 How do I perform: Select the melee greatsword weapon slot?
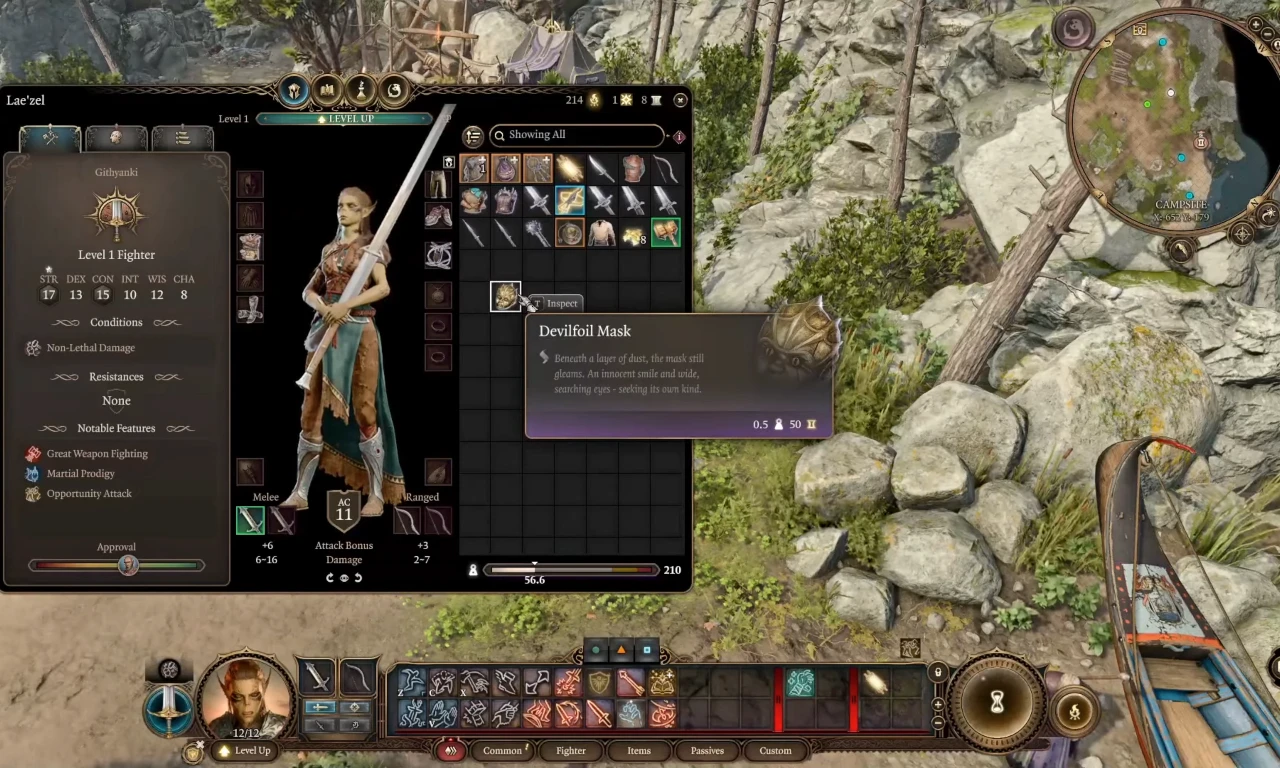(x=250, y=520)
